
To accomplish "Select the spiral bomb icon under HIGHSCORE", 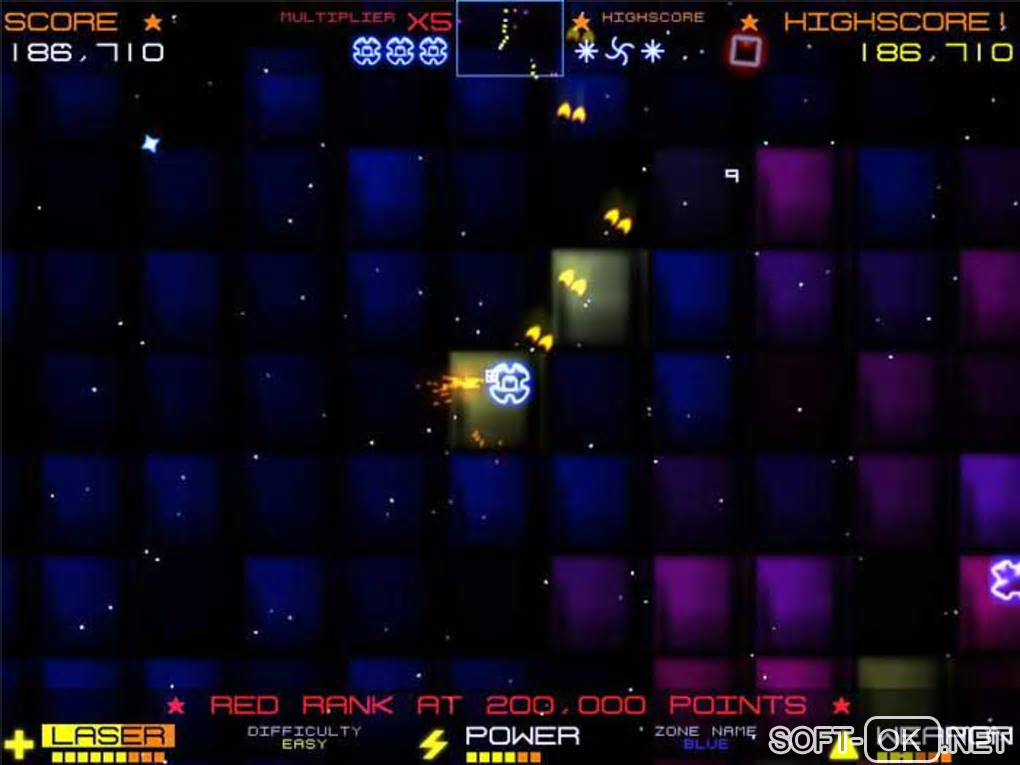I will [x=619, y=50].
